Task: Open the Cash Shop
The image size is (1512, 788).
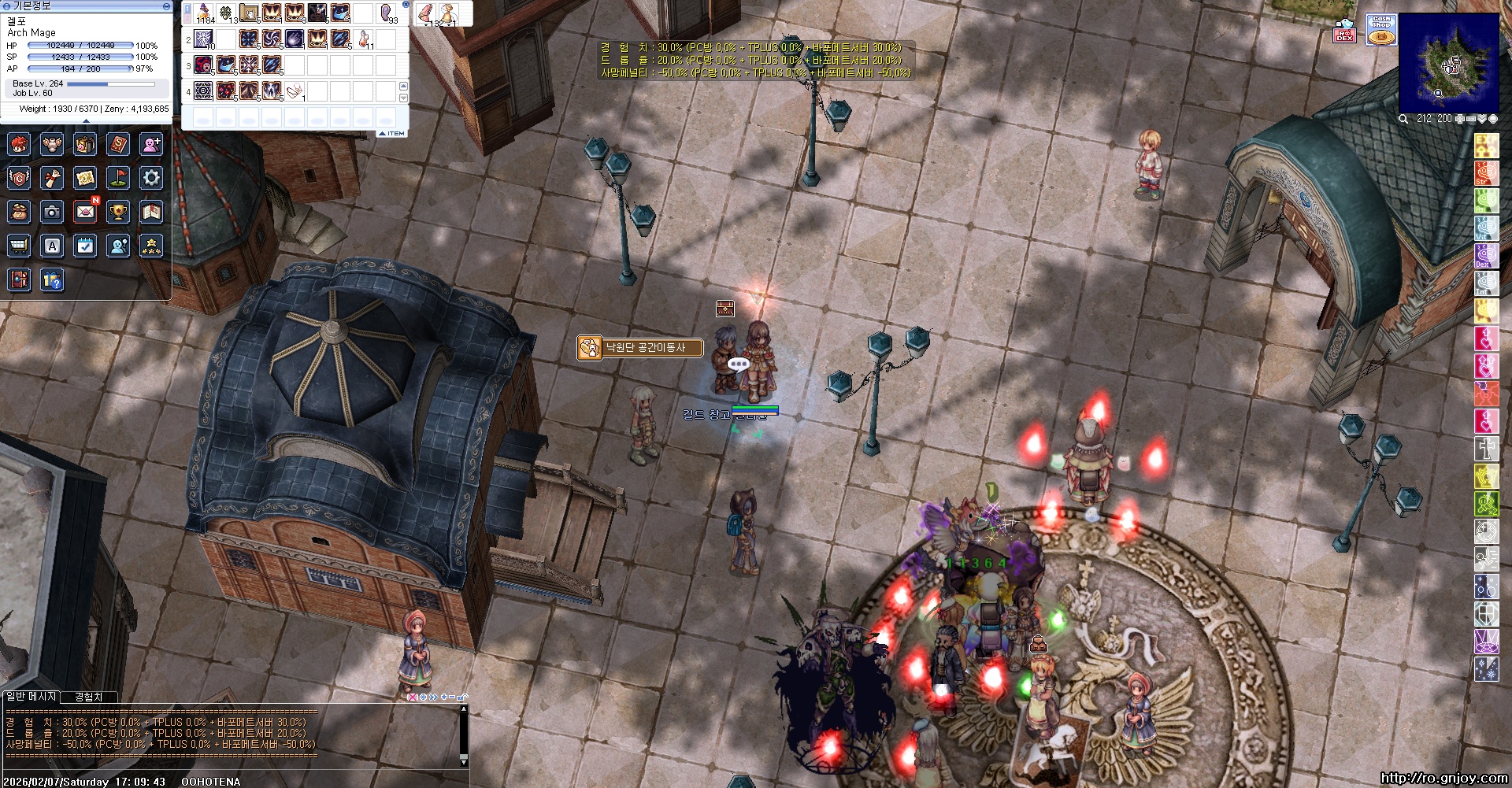Action: pos(1380,30)
